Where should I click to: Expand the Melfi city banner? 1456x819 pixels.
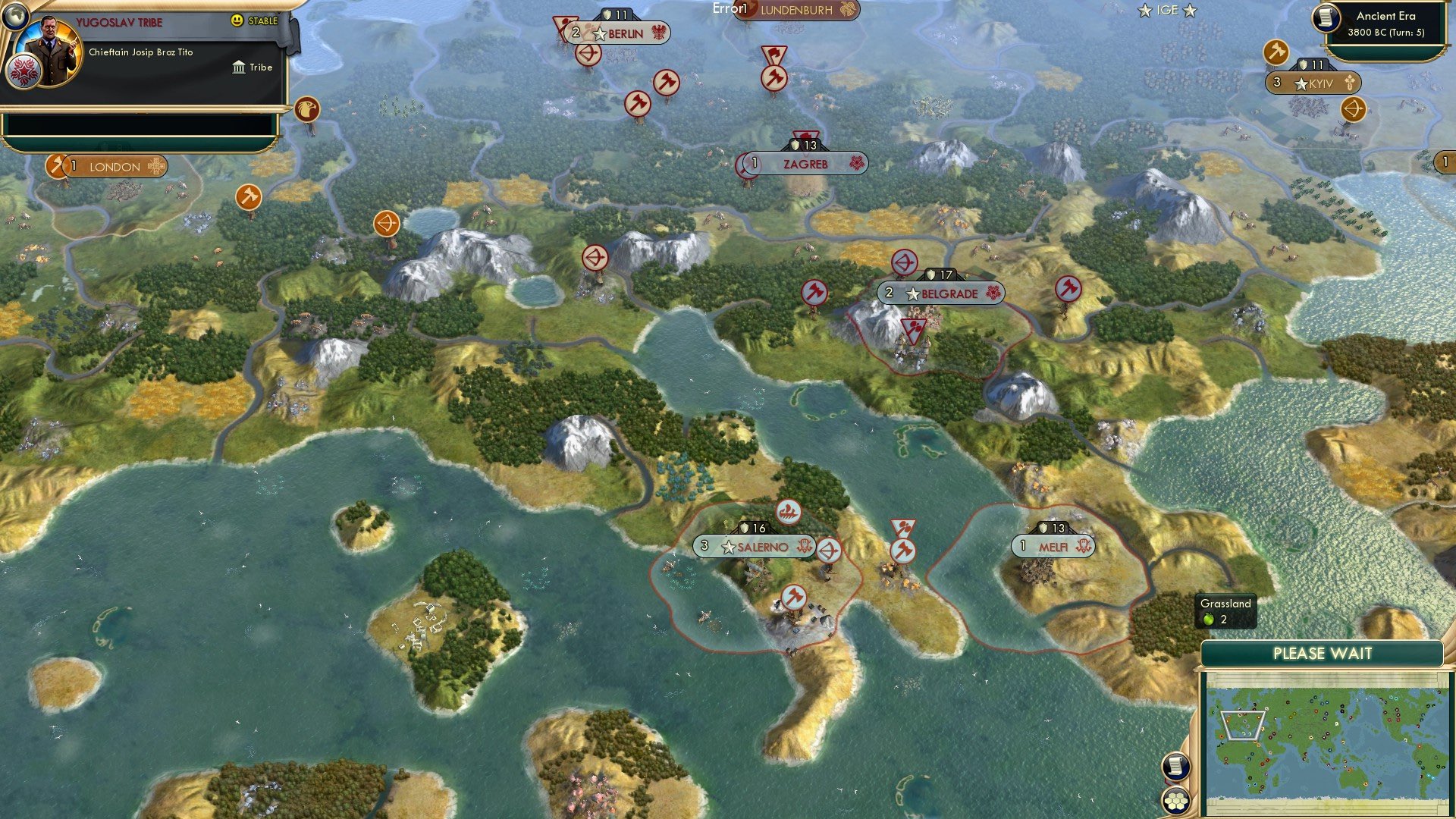(1054, 546)
